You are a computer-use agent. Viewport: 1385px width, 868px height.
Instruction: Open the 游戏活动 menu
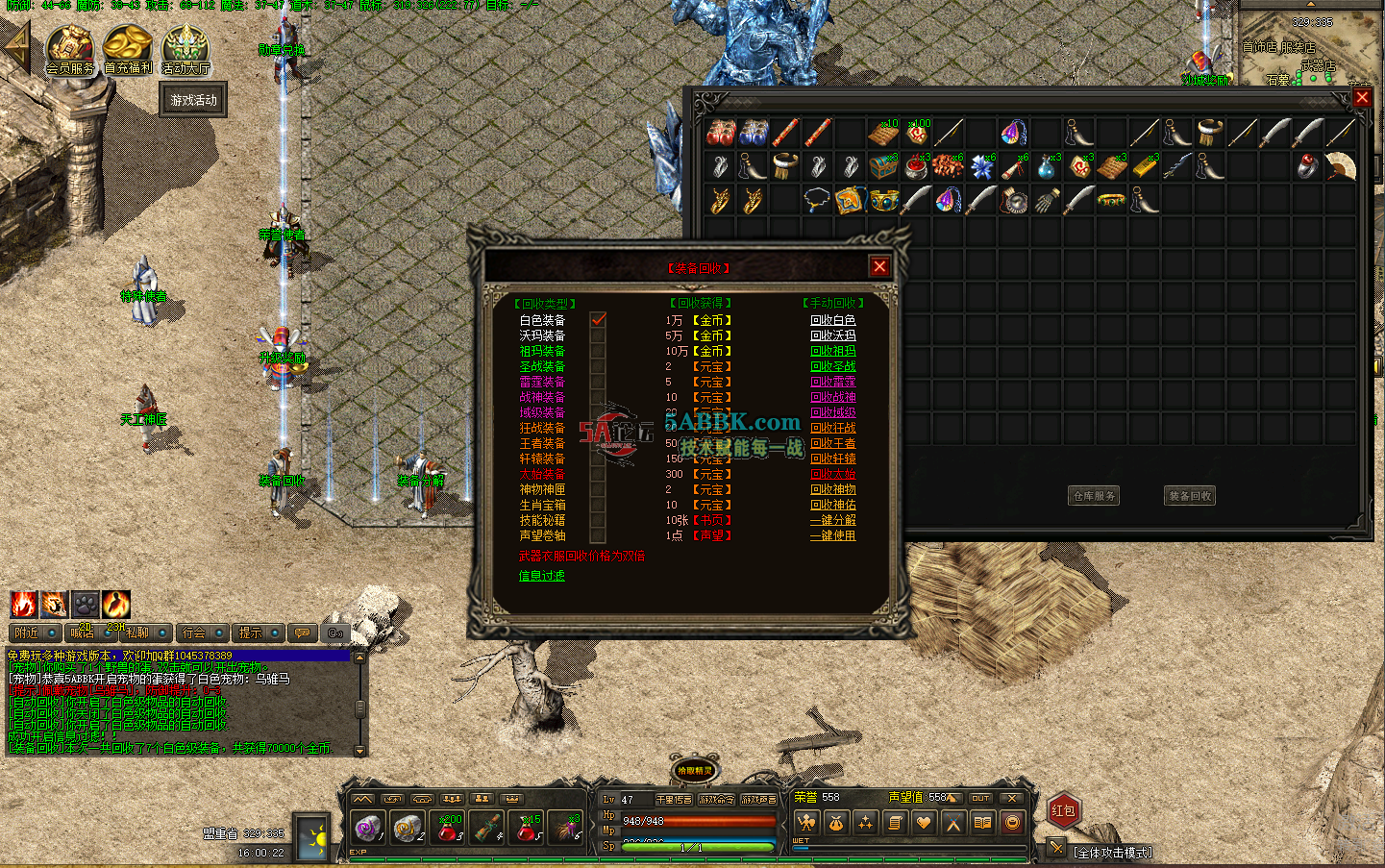(x=191, y=99)
